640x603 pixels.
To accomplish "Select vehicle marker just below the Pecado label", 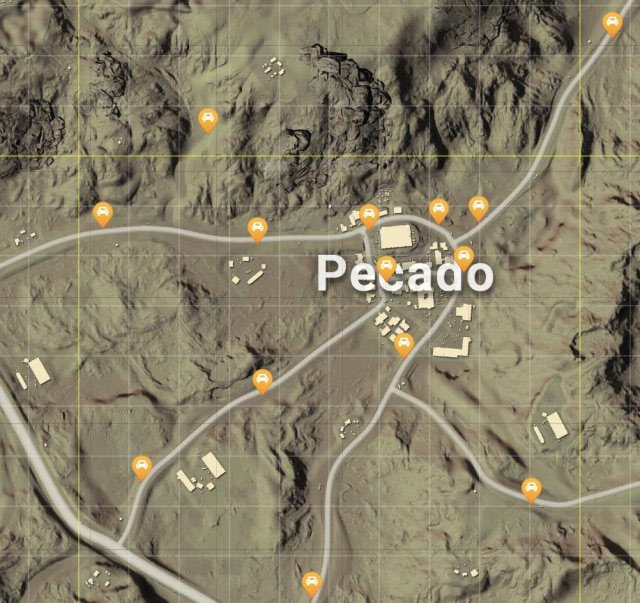I will click(x=404, y=346).
